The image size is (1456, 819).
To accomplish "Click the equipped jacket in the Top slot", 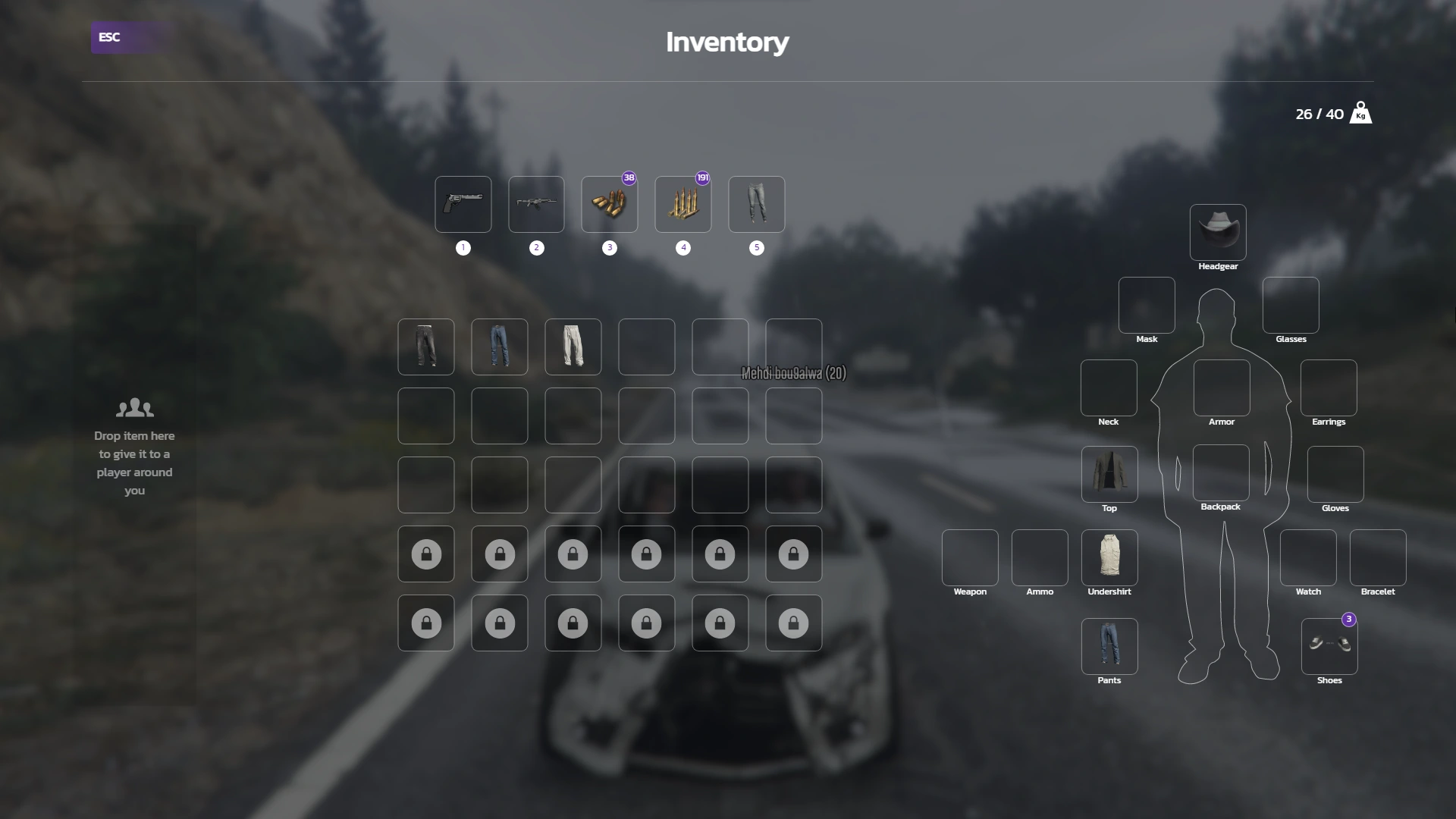I will point(1109,475).
